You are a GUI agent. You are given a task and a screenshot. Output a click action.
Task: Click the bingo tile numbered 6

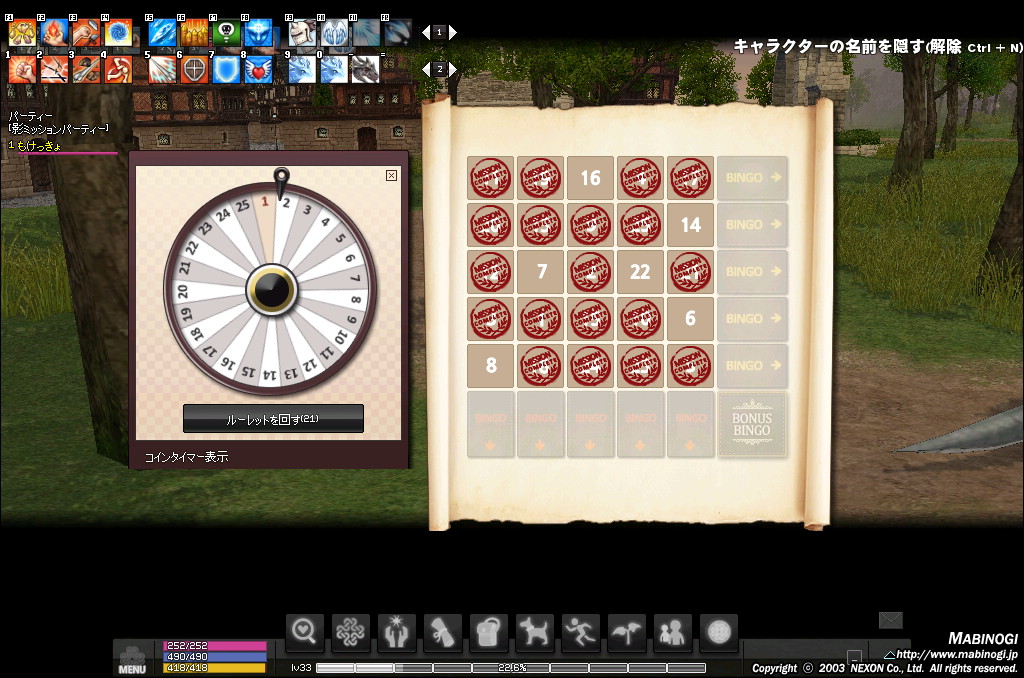(691, 319)
